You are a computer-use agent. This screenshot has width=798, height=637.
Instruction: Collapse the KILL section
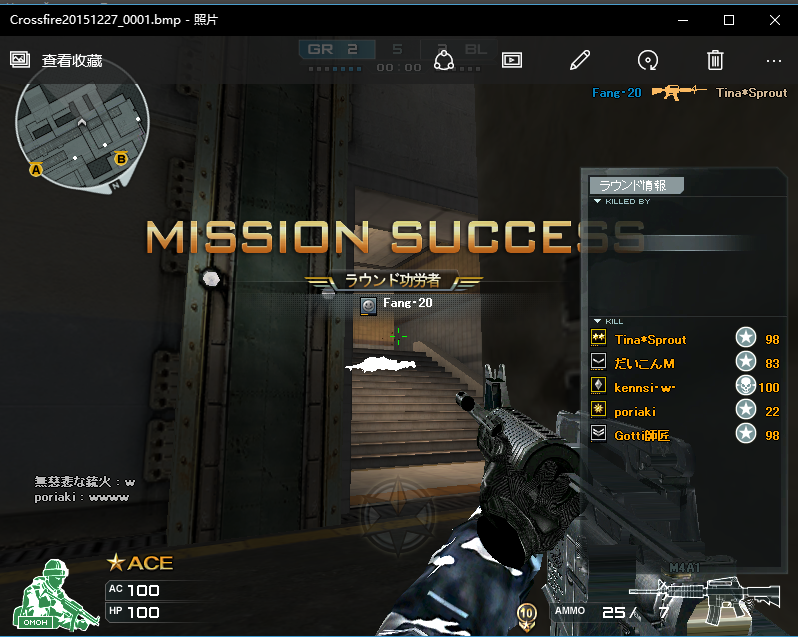pyautogui.click(x=598, y=321)
